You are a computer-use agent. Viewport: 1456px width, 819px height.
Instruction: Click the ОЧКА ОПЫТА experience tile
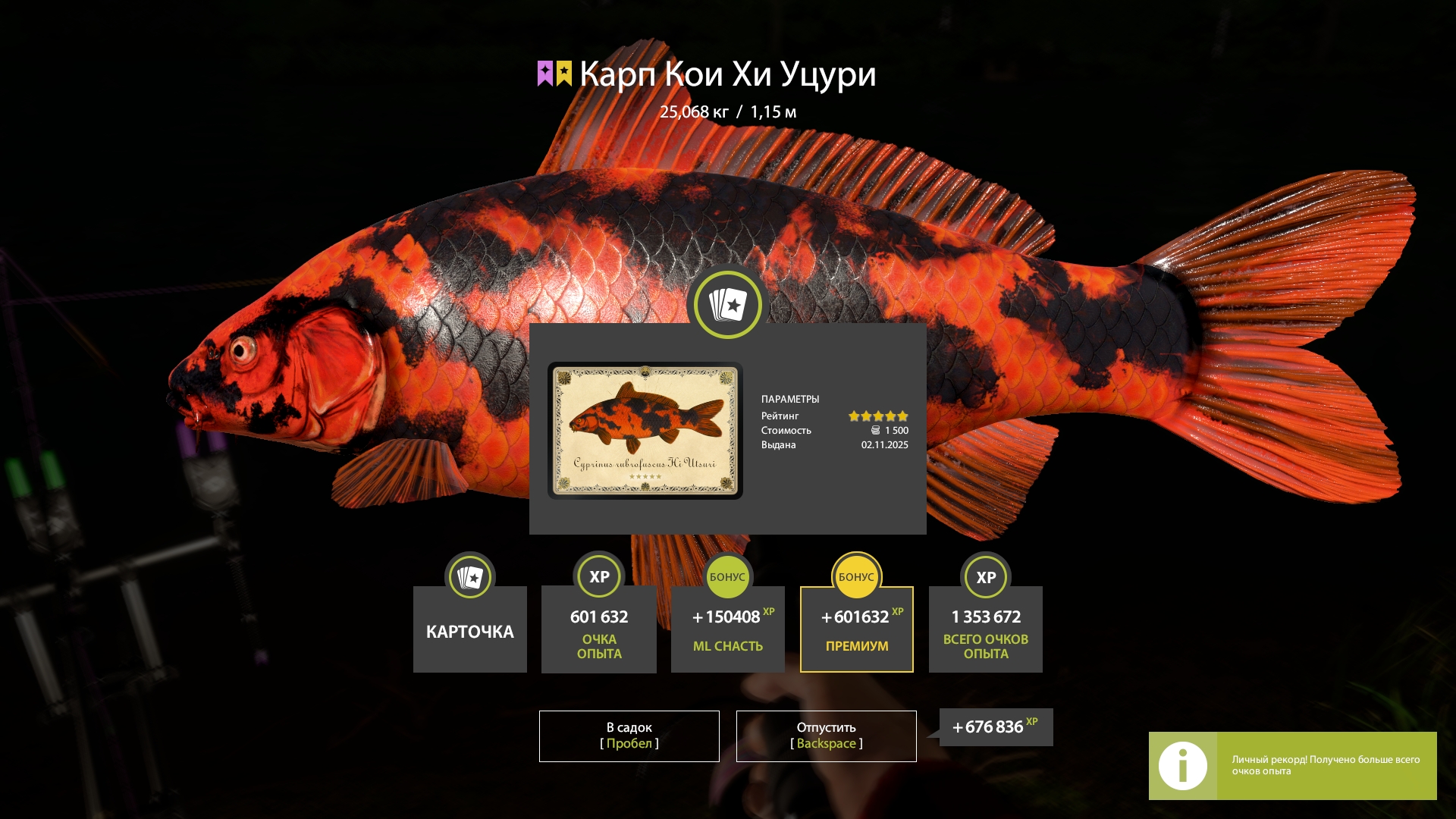(x=599, y=629)
